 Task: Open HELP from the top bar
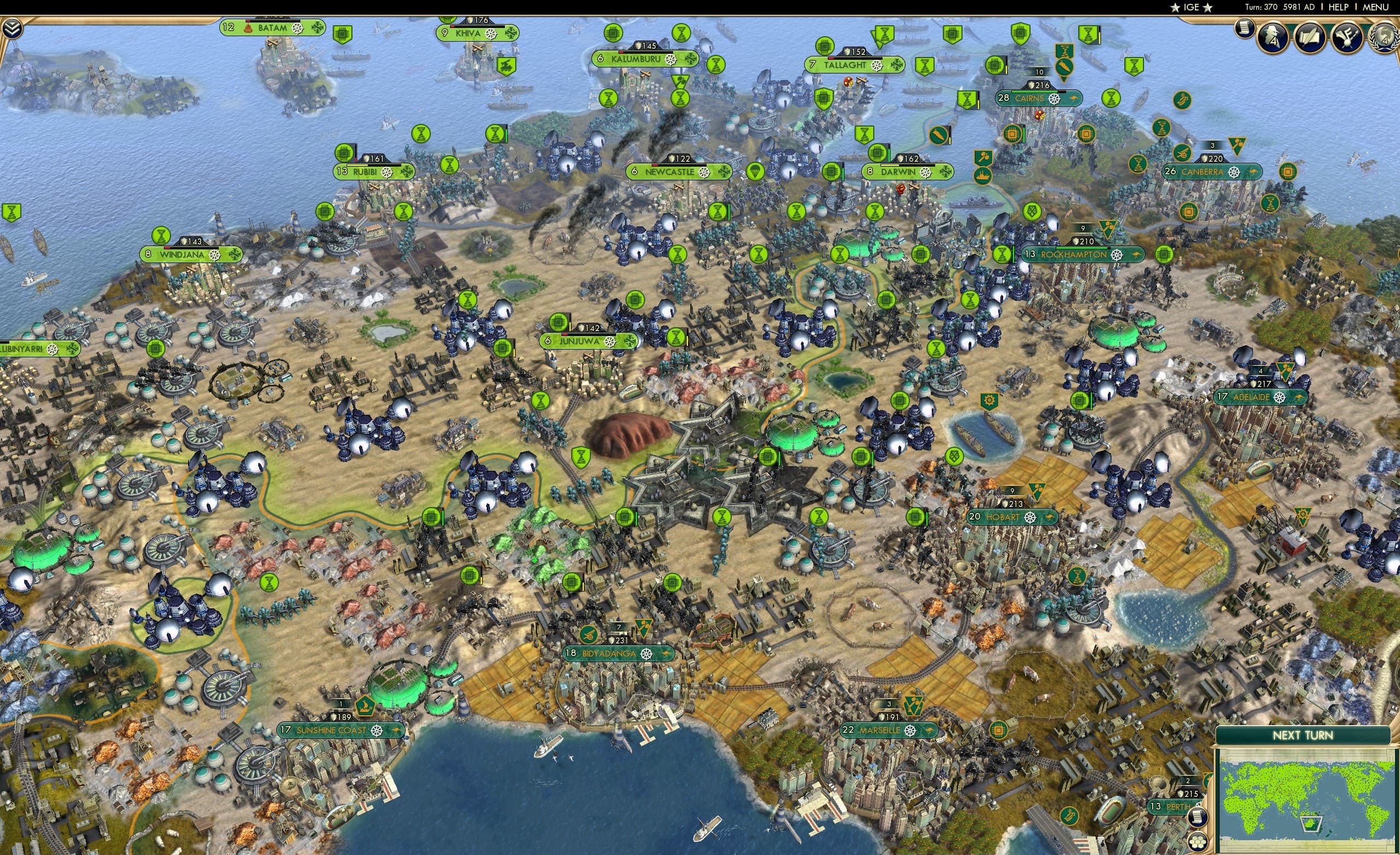pyautogui.click(x=1339, y=7)
